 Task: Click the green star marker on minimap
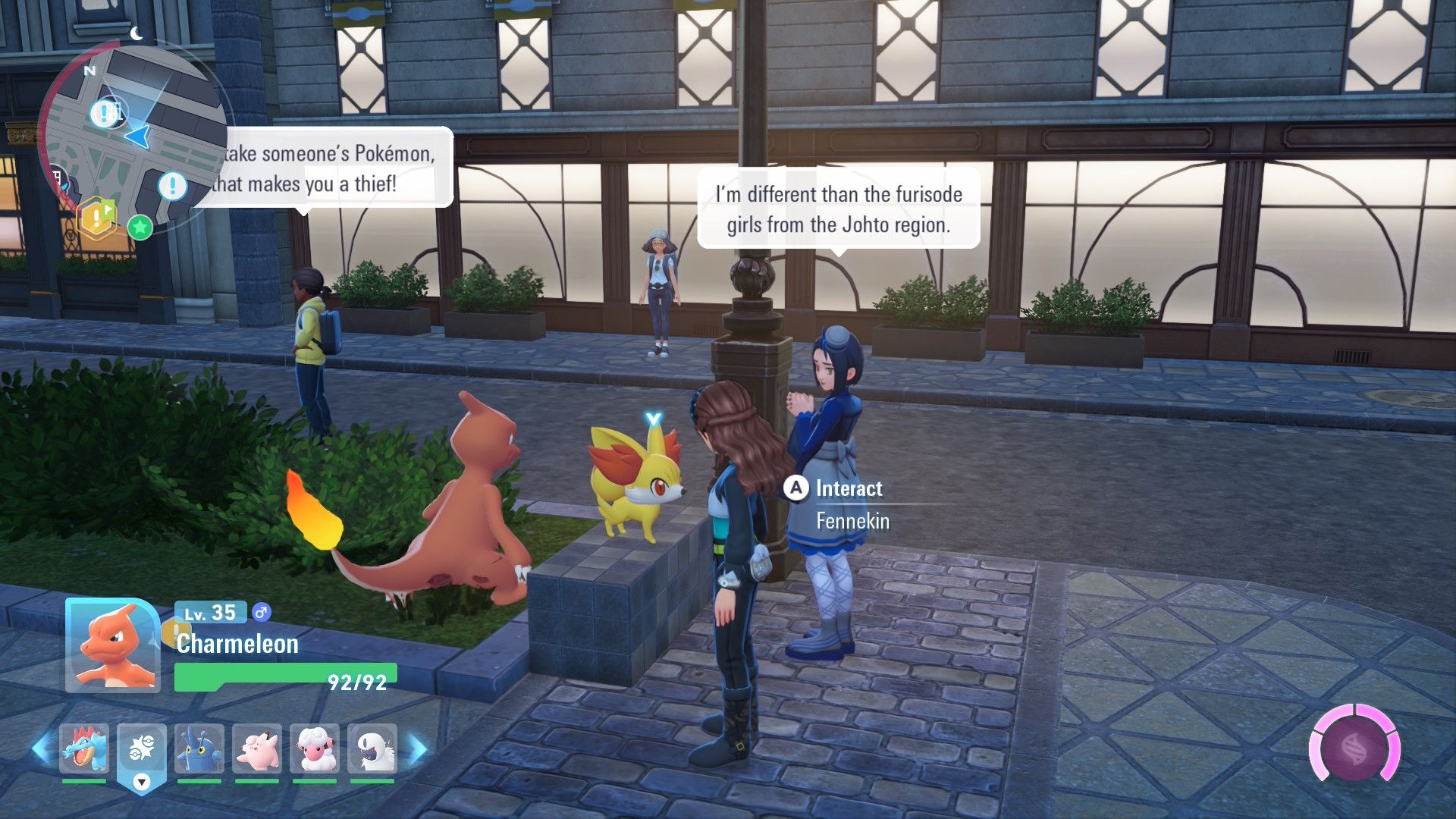(140, 227)
